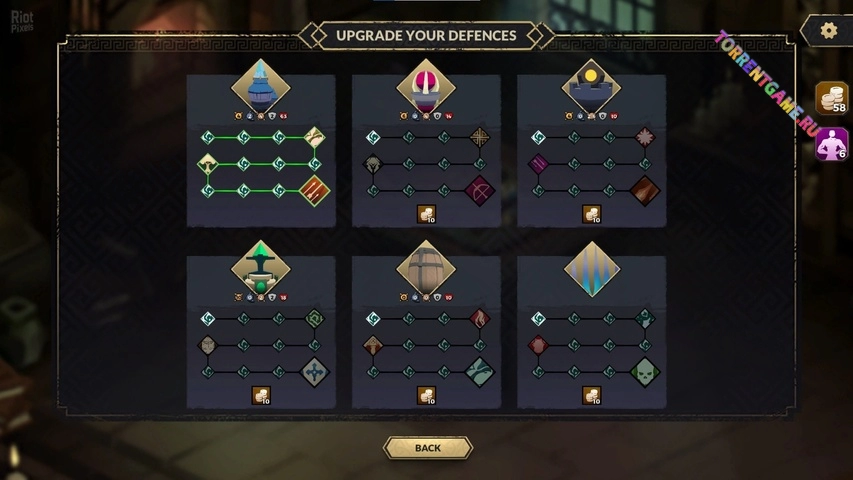Buy horned tower upgrade for 10 coins
Image resolution: width=853 pixels, height=480 pixels.
point(426,214)
